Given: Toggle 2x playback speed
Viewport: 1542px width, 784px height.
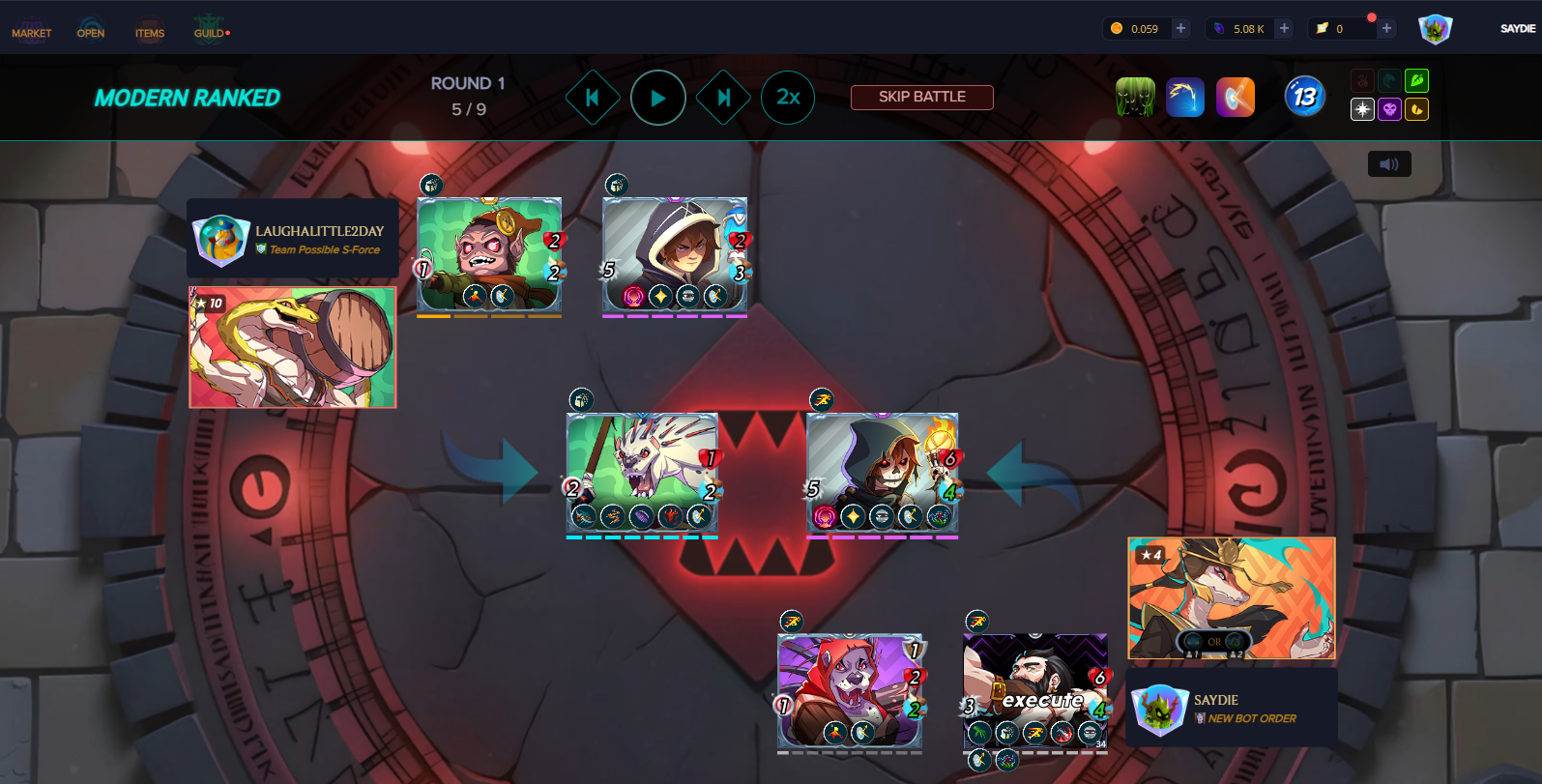Looking at the screenshot, I should coord(788,98).
